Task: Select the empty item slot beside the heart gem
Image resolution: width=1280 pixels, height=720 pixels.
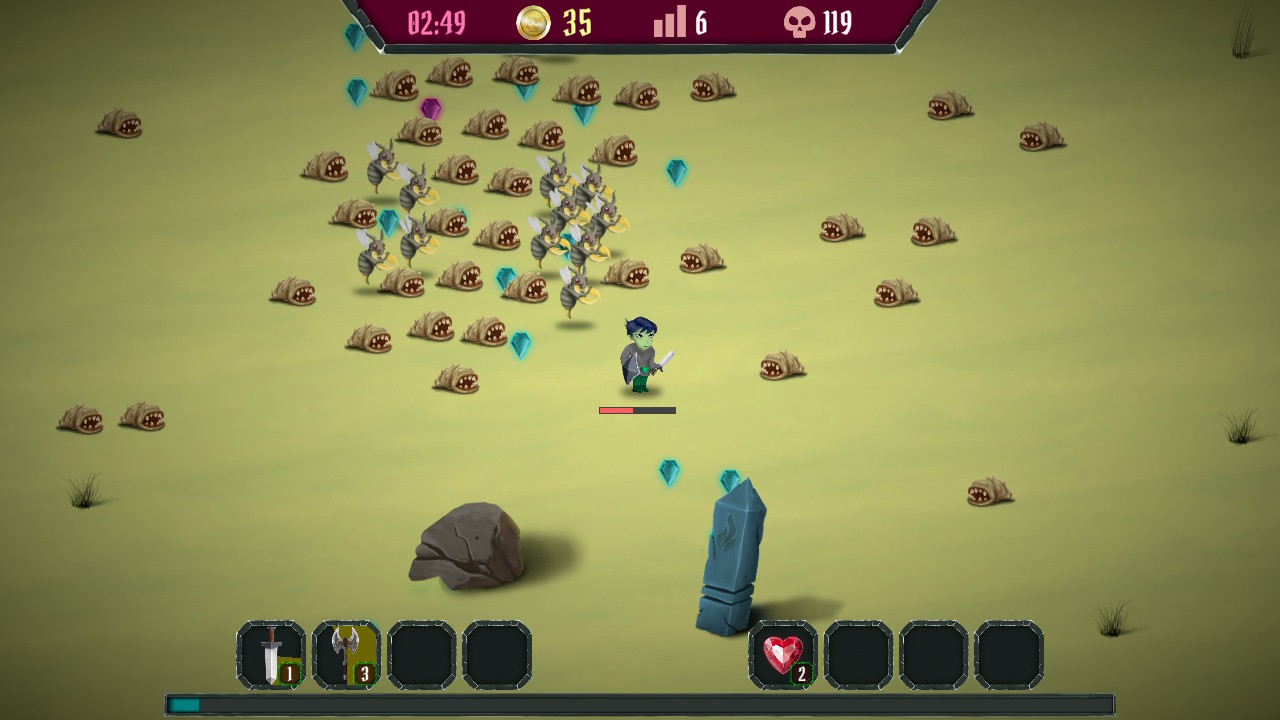Action: click(860, 655)
